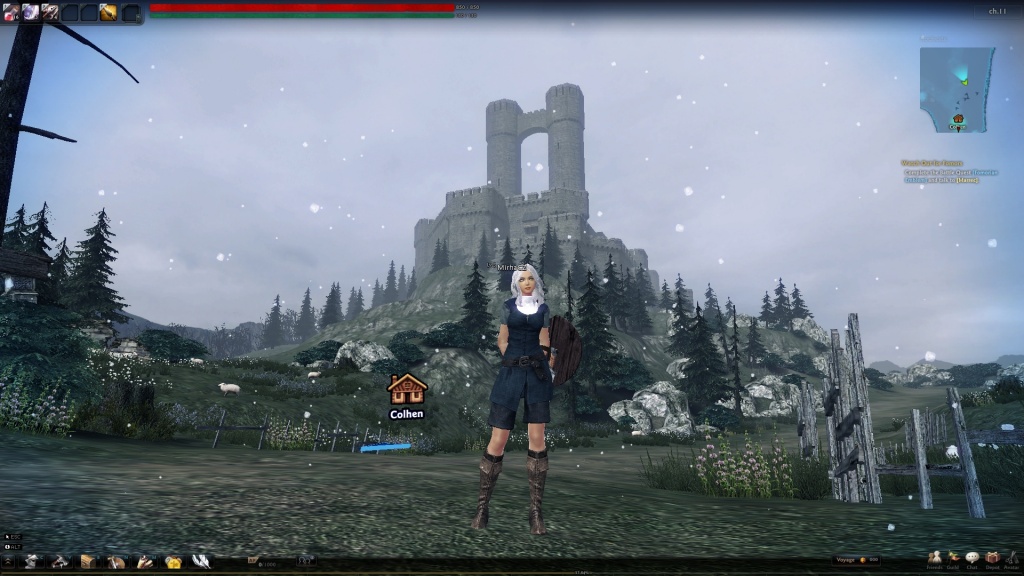Use the red potion quick slot
The image size is (1024, 576).
click(x=10, y=12)
